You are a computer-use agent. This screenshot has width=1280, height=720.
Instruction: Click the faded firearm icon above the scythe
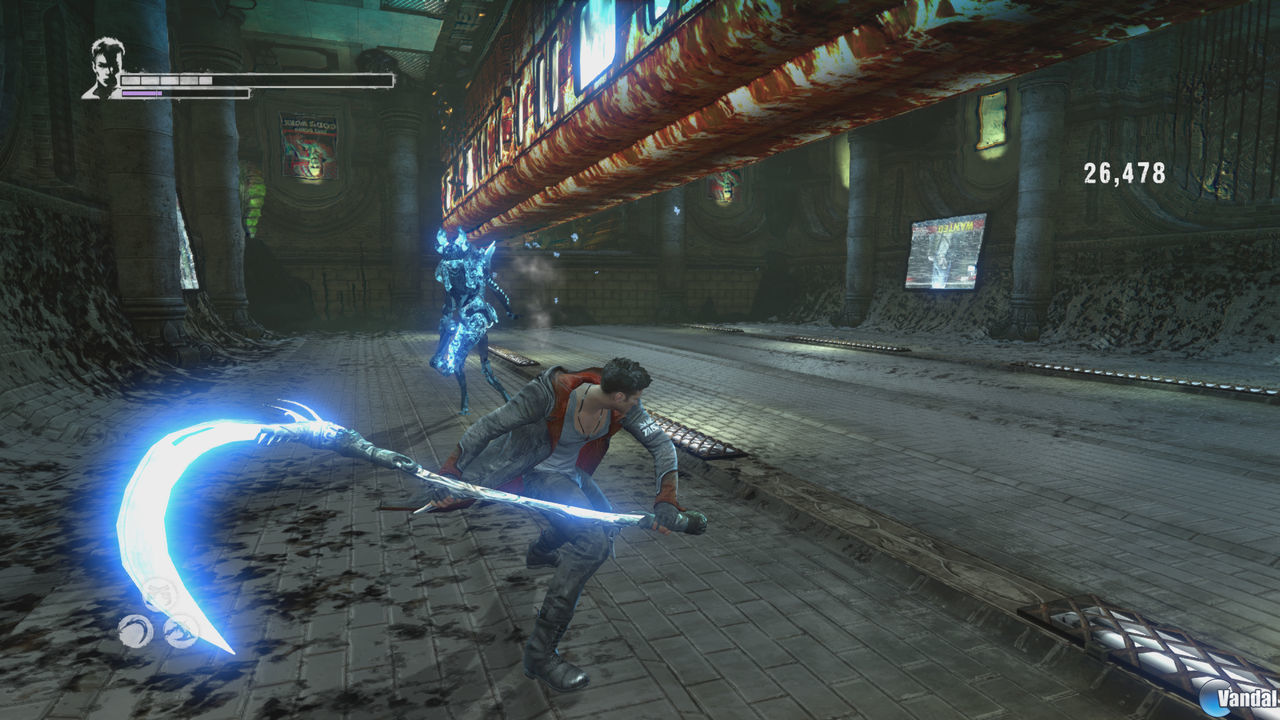(x=160, y=592)
